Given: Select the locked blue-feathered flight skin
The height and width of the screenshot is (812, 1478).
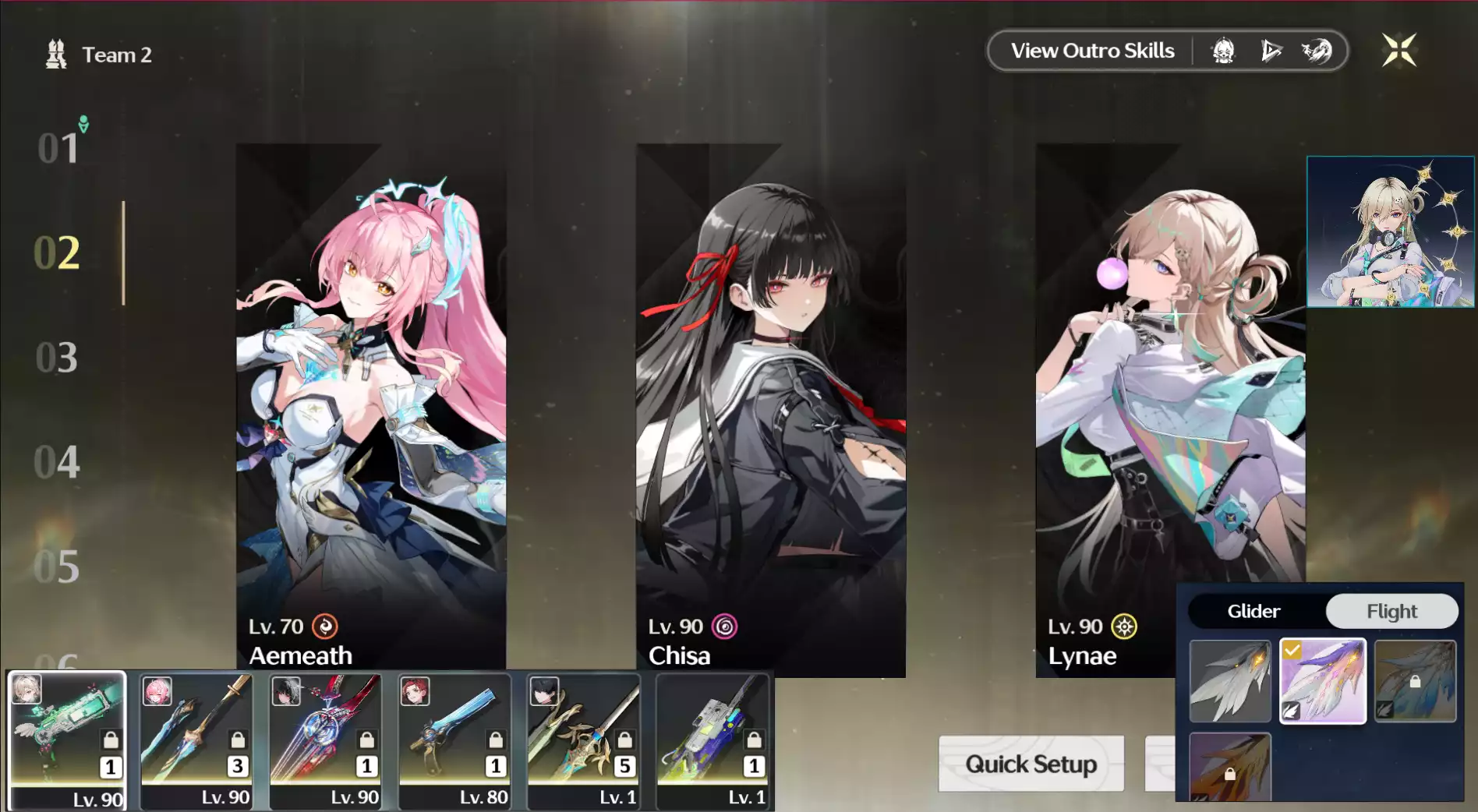Looking at the screenshot, I should [x=1416, y=680].
